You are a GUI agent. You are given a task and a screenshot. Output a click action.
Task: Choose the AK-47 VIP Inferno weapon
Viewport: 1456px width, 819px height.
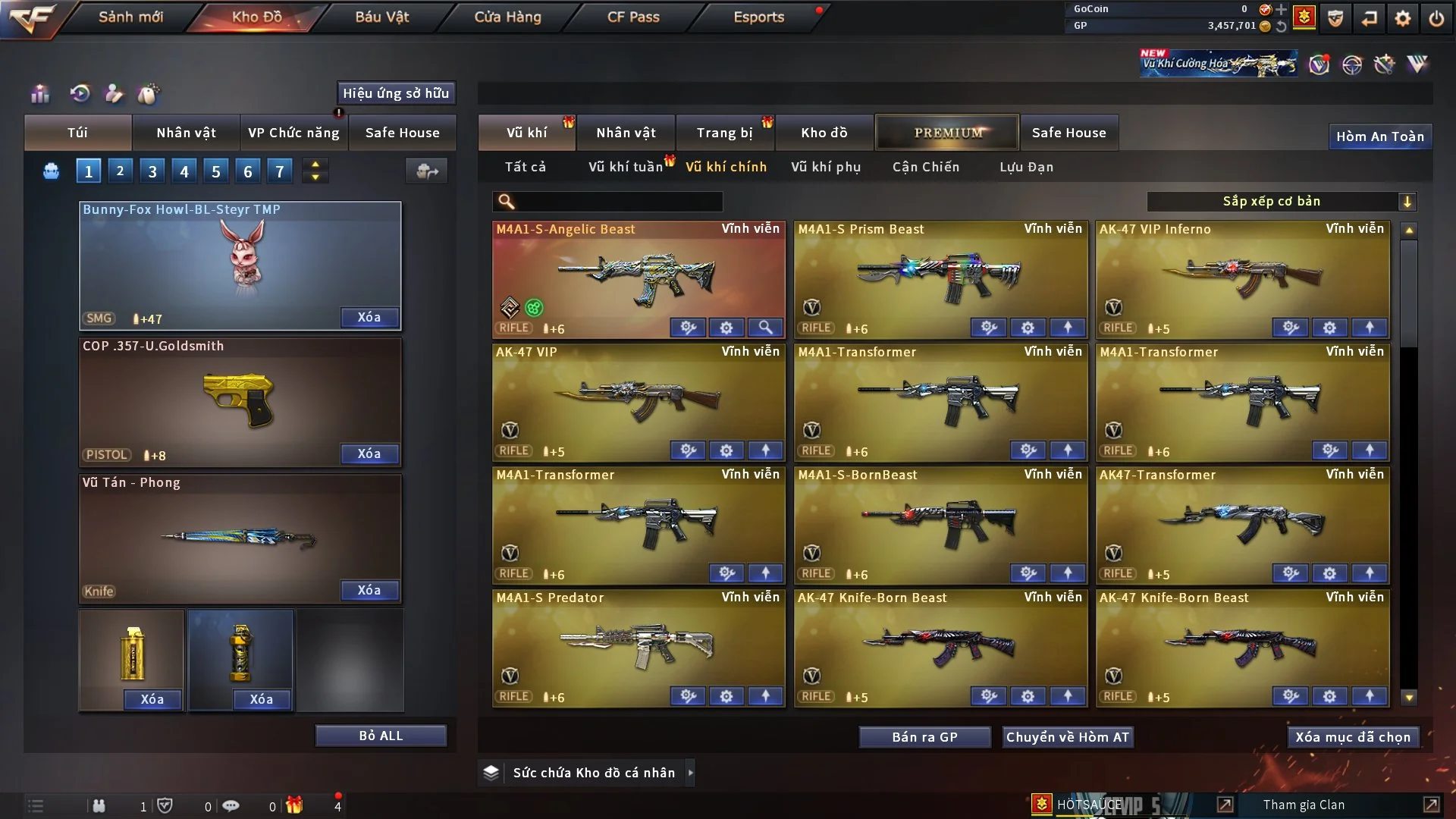(1242, 277)
